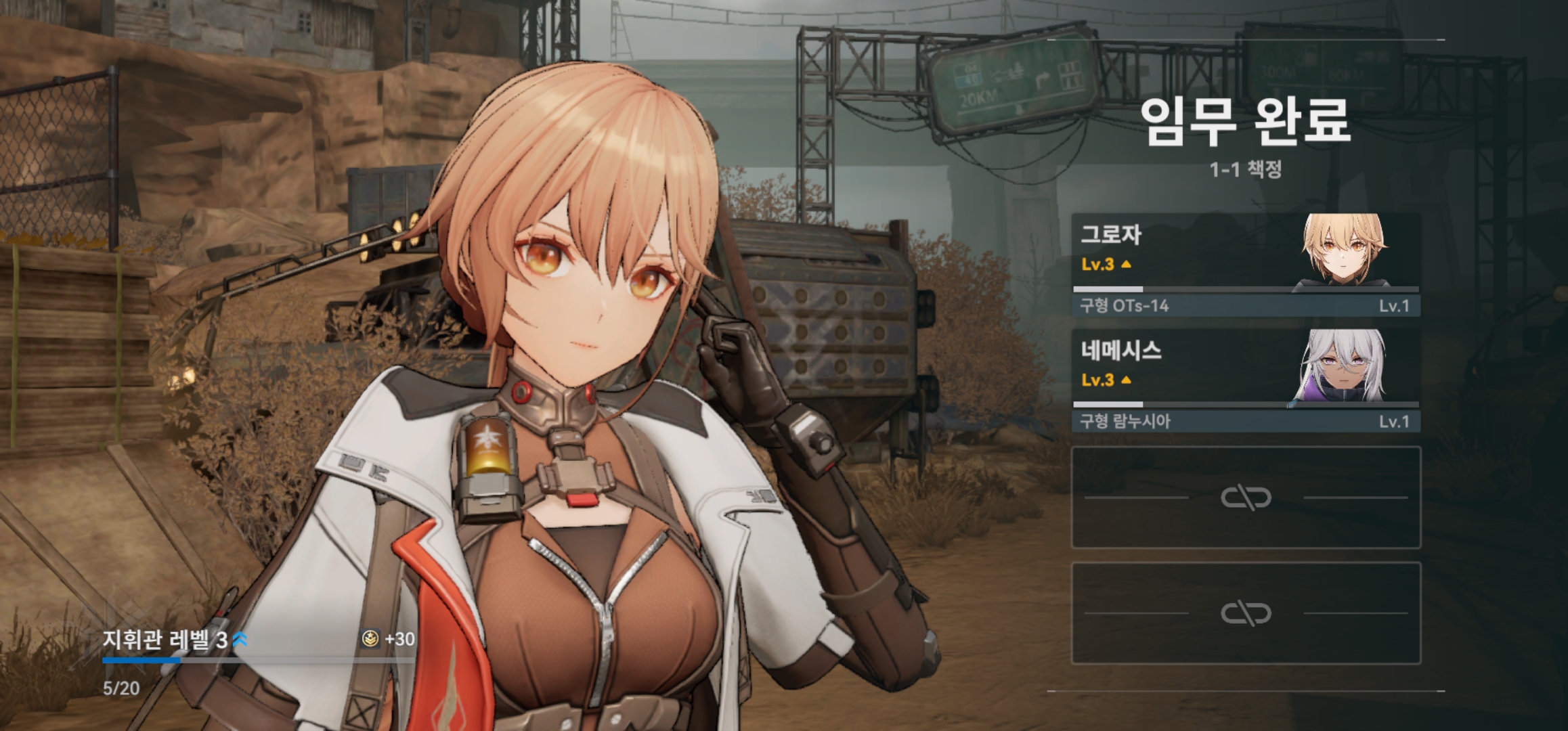Screen dimensions: 1568x731
Task: Select the 그로자 character result card
Action: [x=1244, y=252]
